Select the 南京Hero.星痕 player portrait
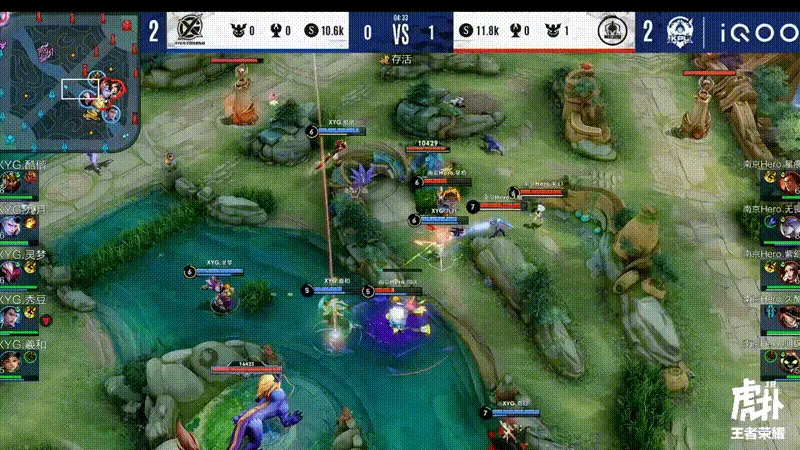The height and width of the screenshot is (450, 800). [x=788, y=183]
